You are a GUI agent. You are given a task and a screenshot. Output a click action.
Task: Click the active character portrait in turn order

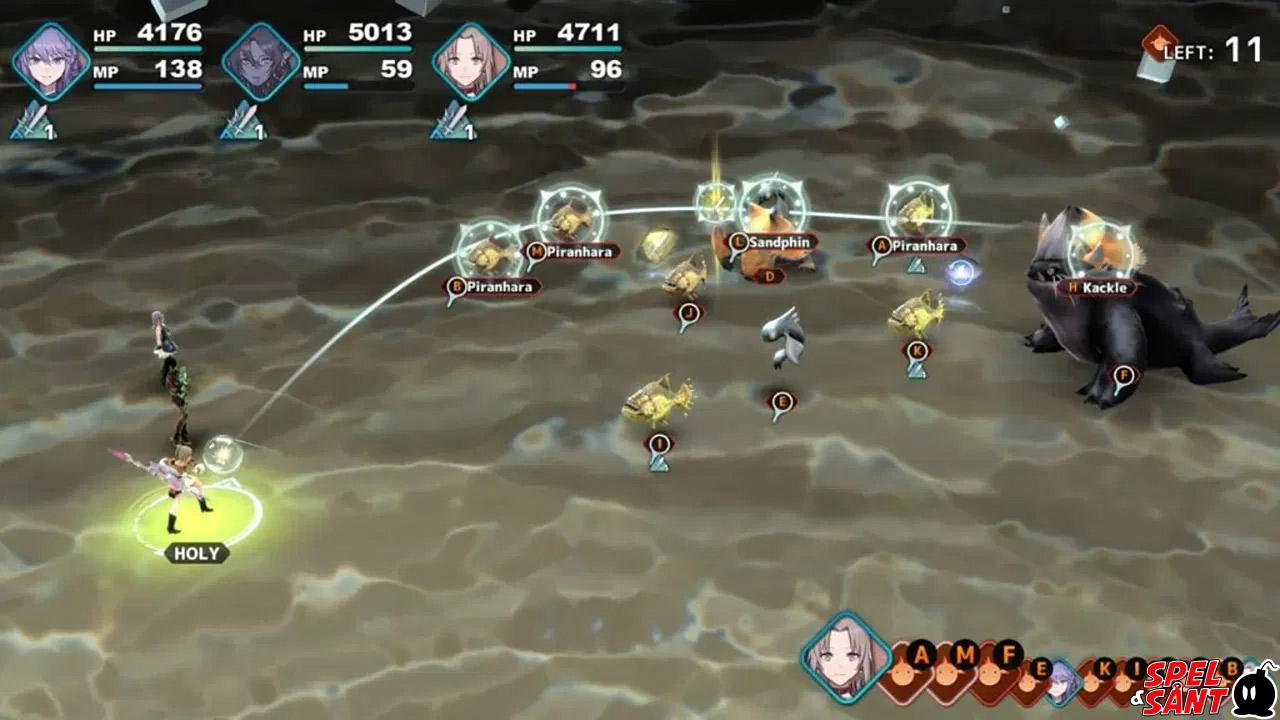(846, 660)
